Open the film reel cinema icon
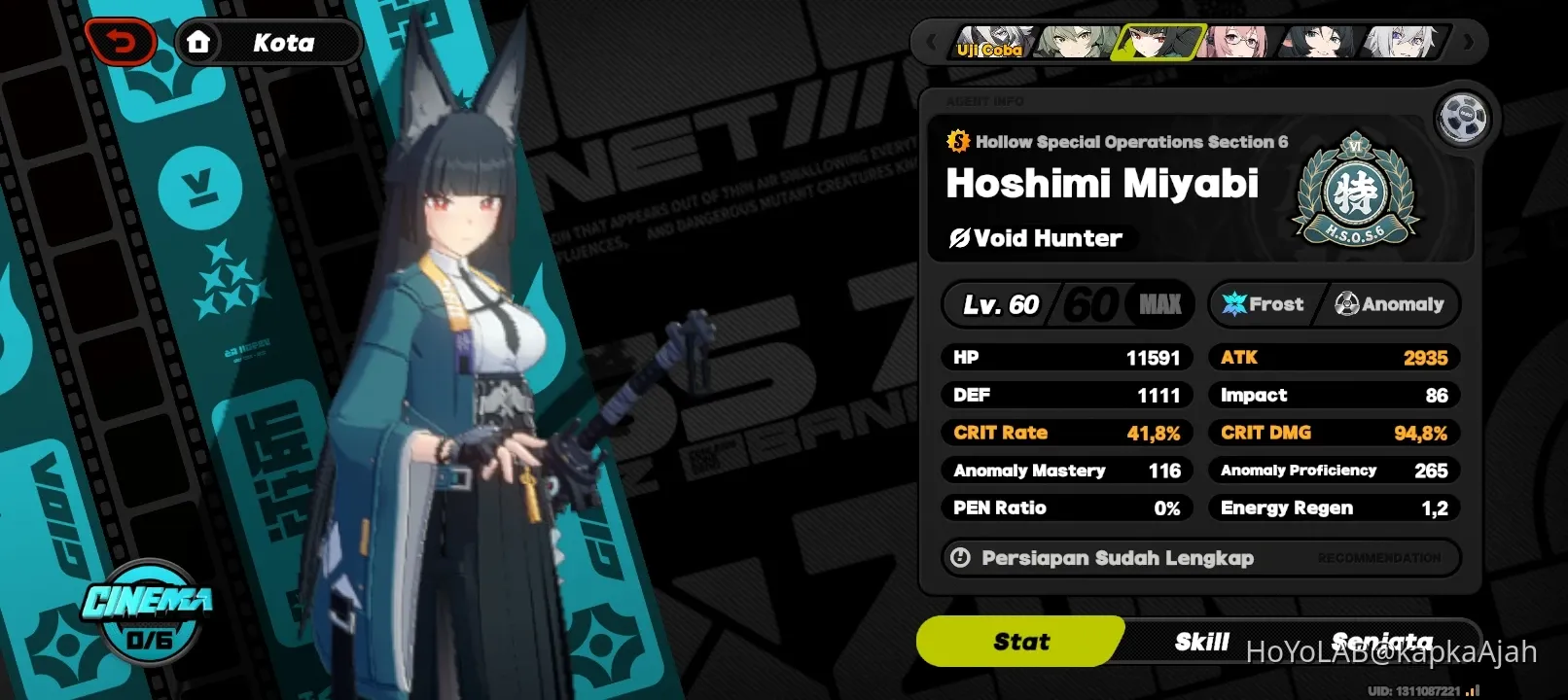Screen dimensions: 1568x700 1461,118
